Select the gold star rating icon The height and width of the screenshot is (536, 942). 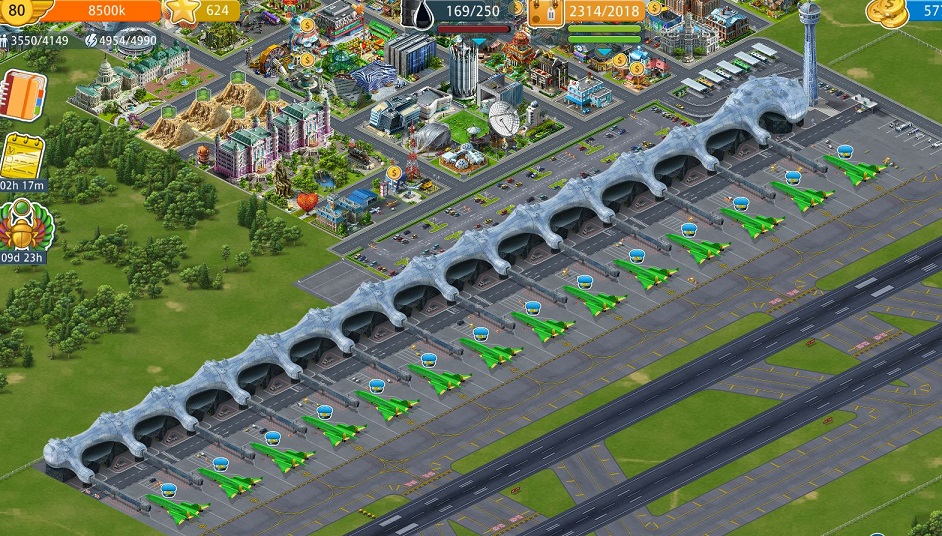182,10
